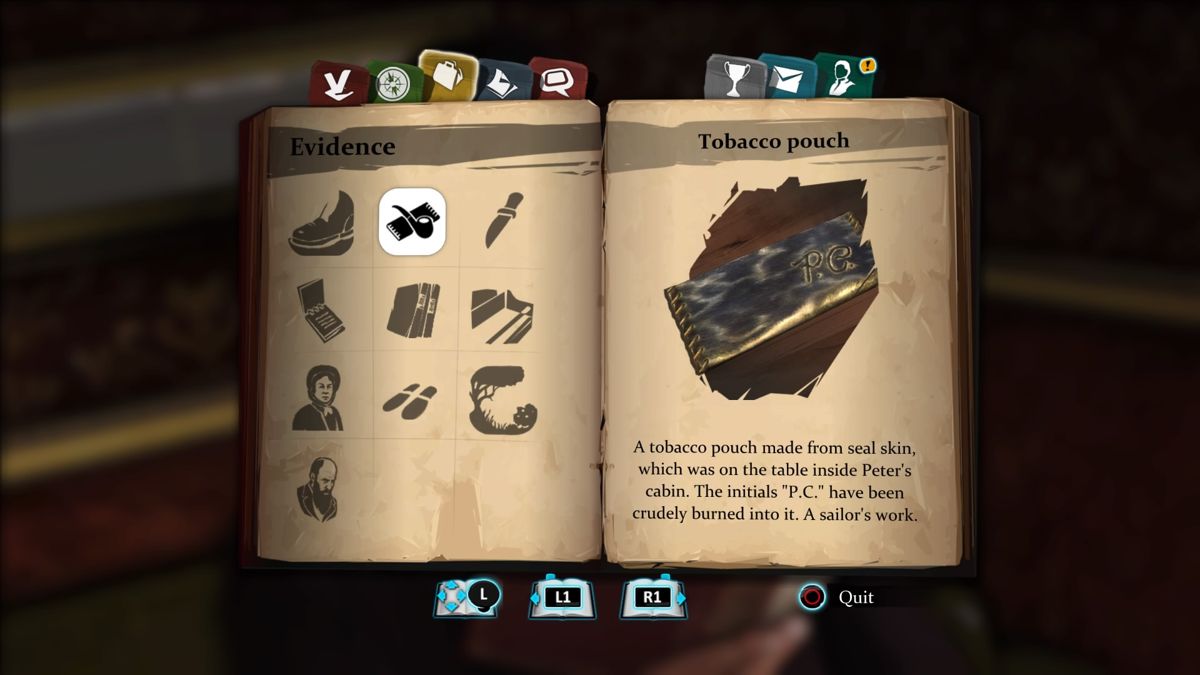Switch to the red arrow tab
The image size is (1200, 675).
click(x=337, y=82)
